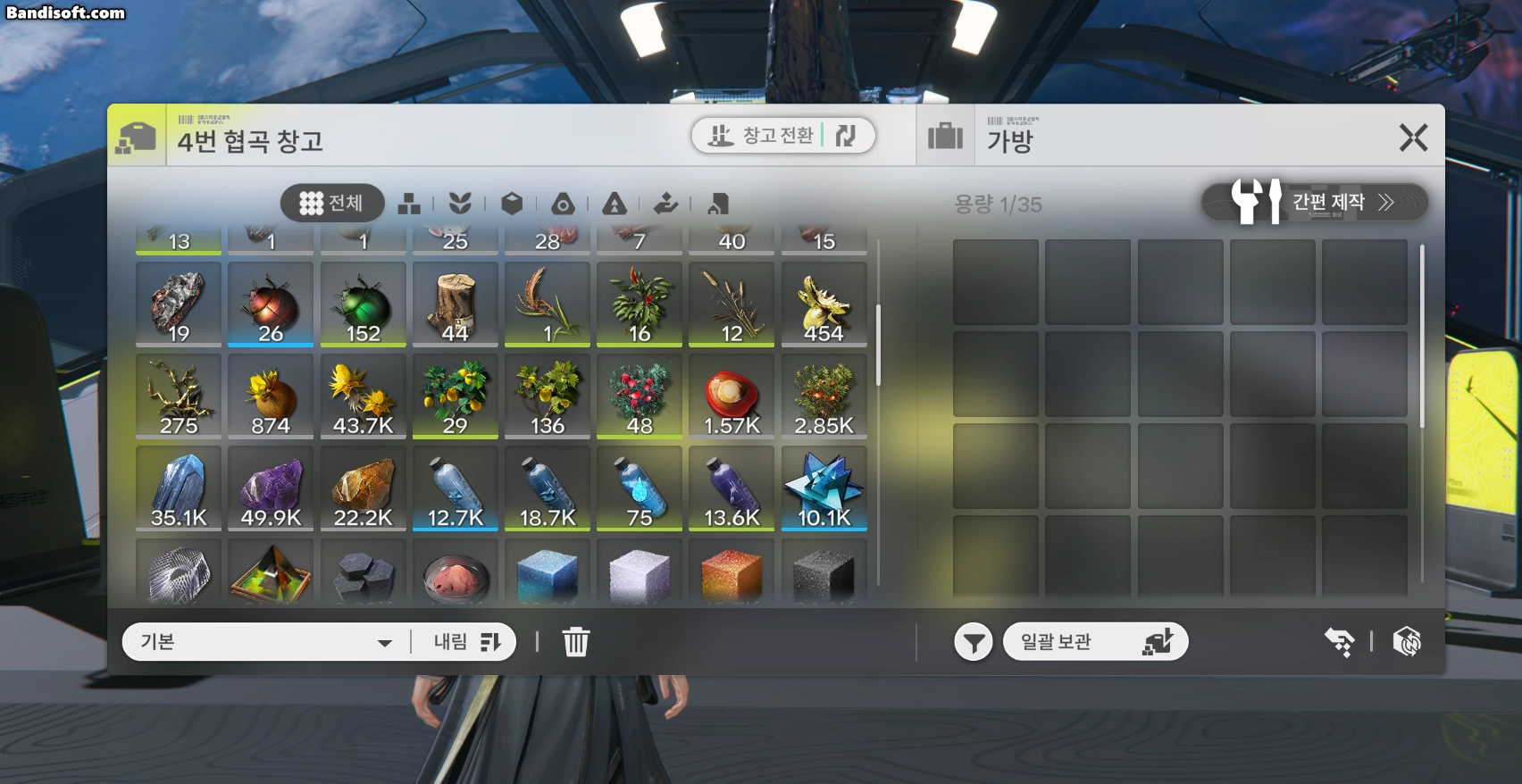This screenshot has width=1522, height=784.
Task: Store everything with the 일괄 보관 button
Action: [1095, 642]
